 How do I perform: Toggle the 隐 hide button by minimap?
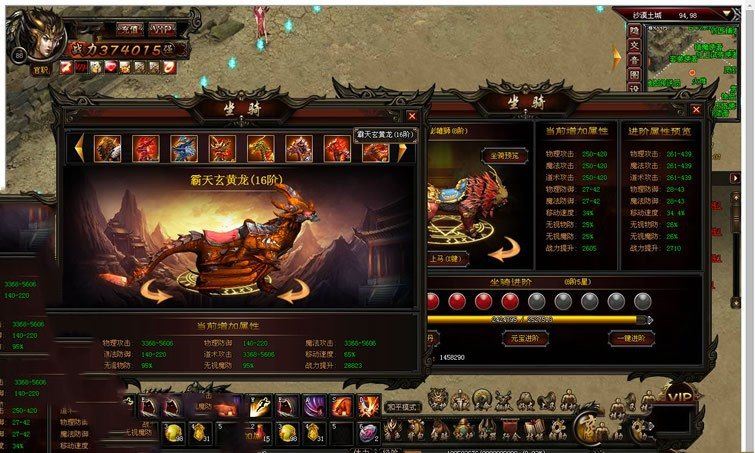click(634, 31)
